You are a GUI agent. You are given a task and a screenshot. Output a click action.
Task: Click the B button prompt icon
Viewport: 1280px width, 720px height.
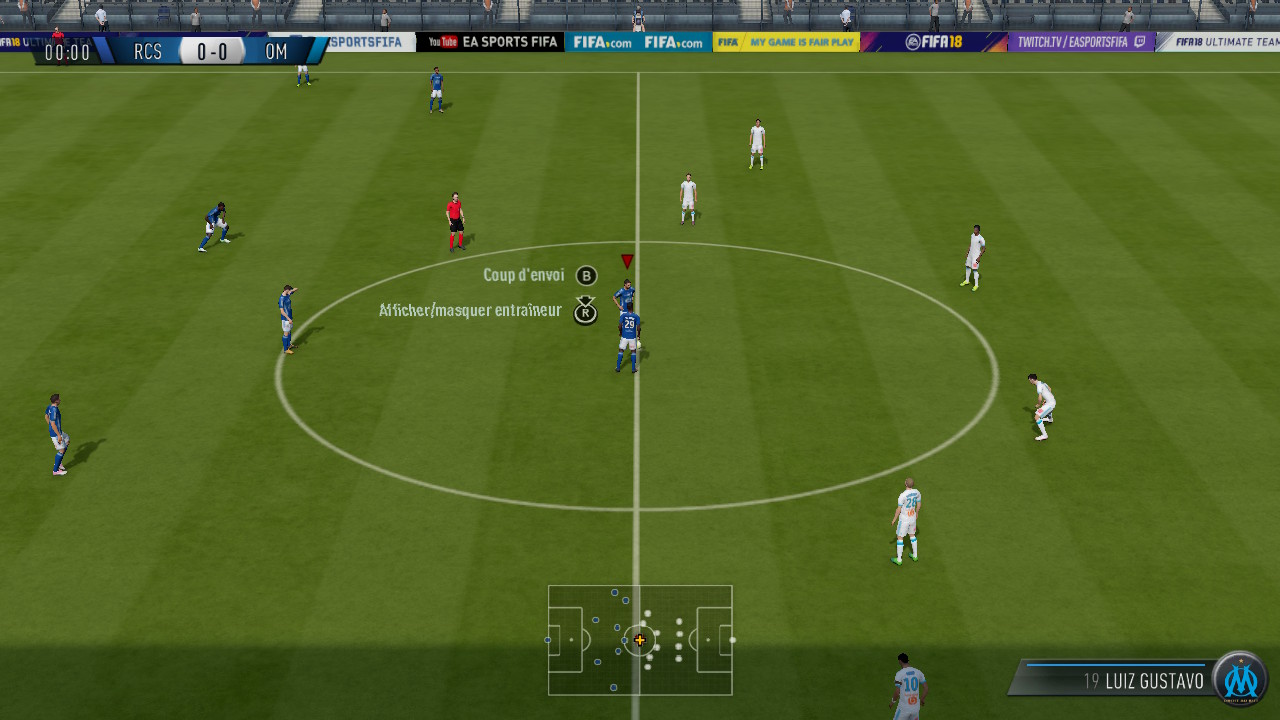(585, 275)
